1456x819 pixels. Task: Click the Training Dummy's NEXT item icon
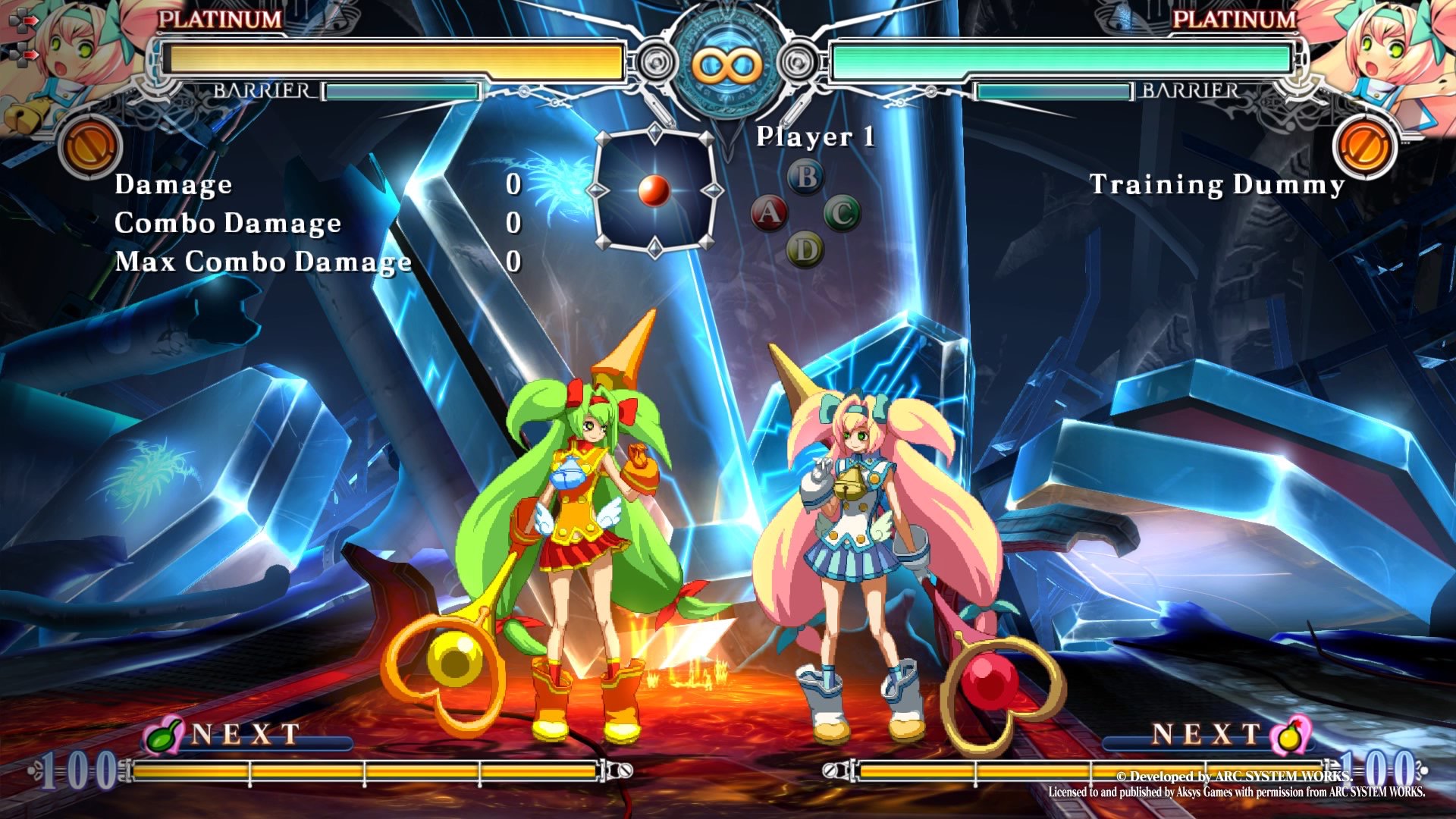[1291, 734]
